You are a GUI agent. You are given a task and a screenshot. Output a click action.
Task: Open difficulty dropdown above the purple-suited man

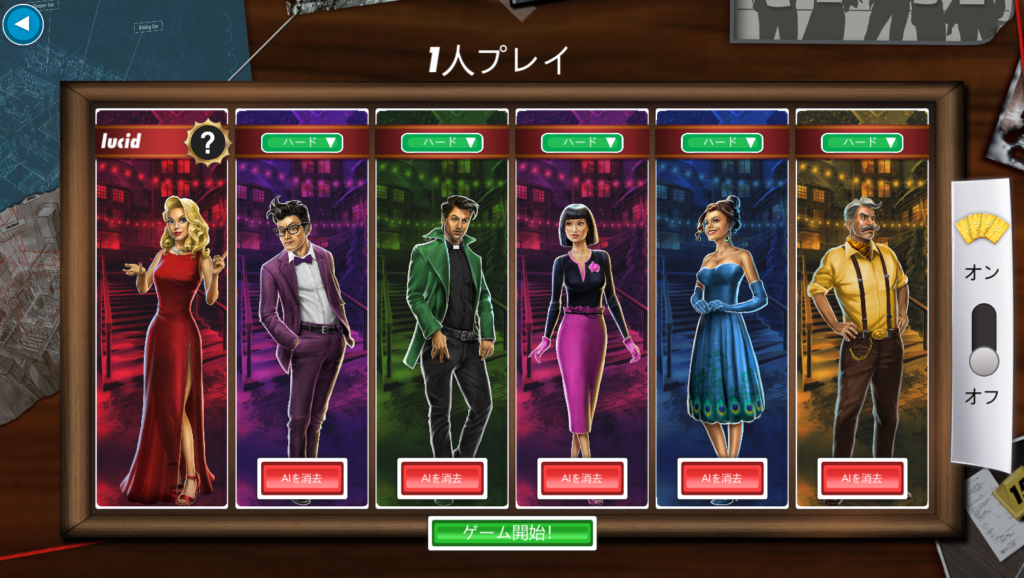coord(302,142)
